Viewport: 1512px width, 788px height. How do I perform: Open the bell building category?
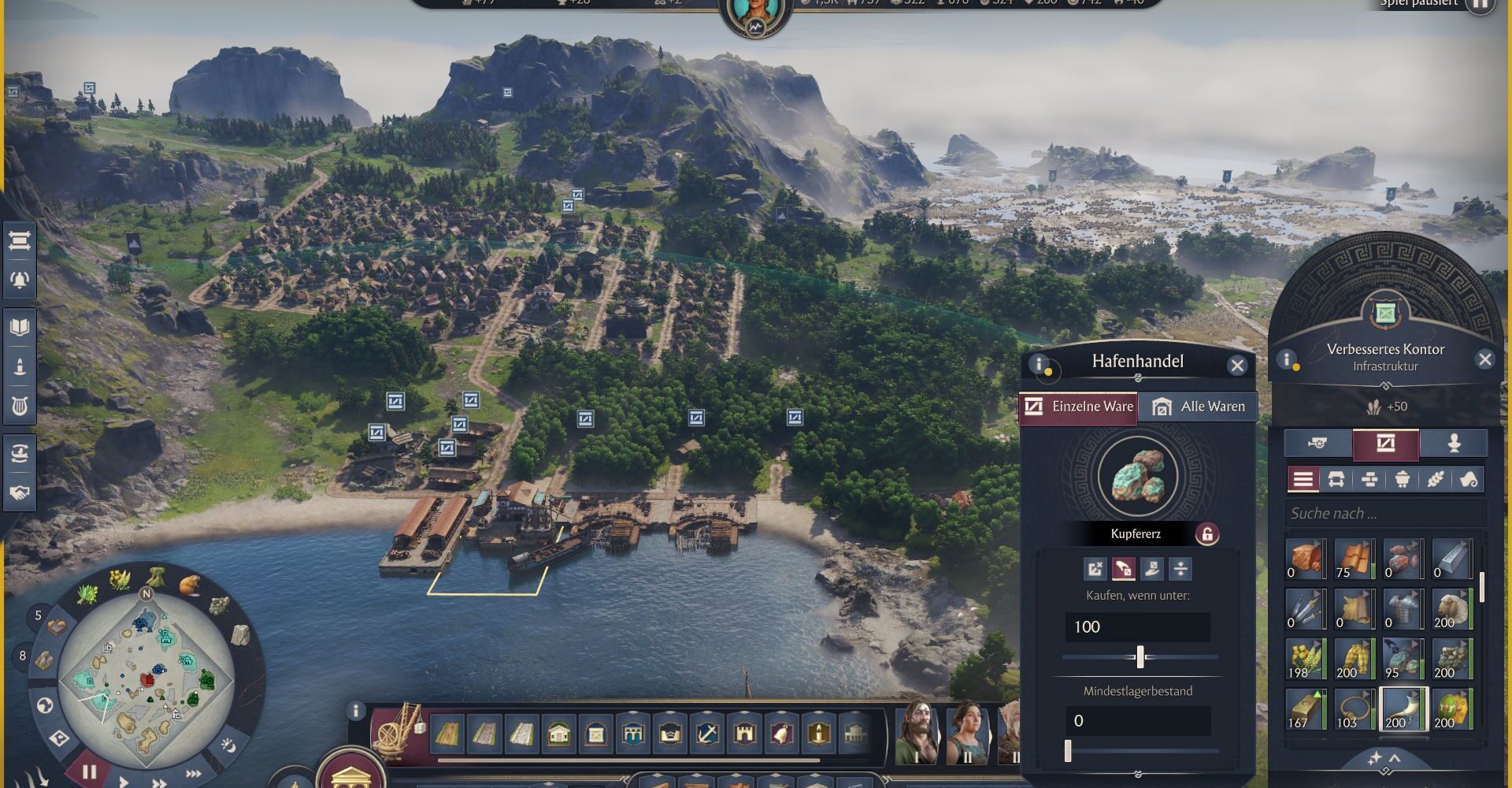(780, 734)
